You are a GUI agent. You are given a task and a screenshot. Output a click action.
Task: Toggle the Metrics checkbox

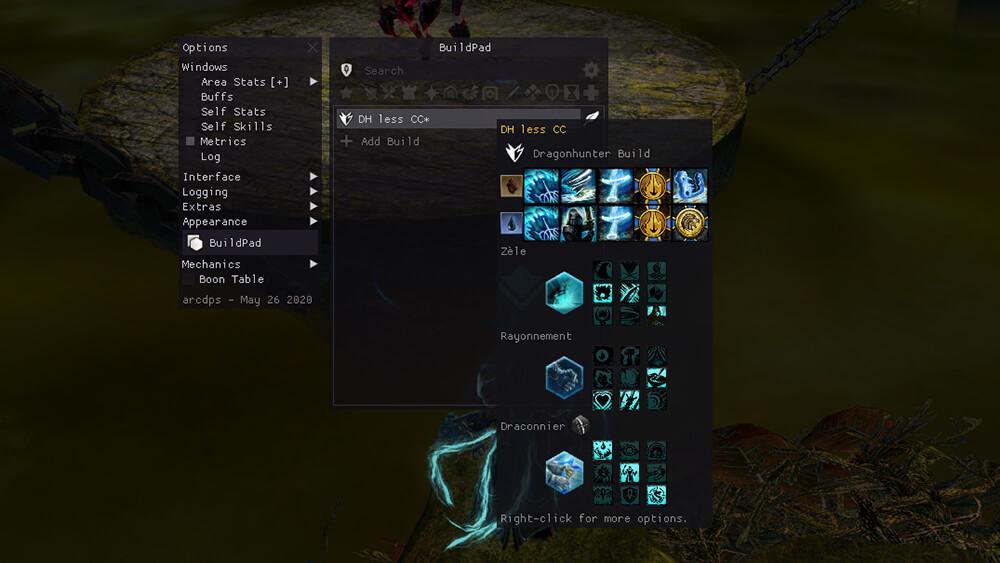point(190,142)
